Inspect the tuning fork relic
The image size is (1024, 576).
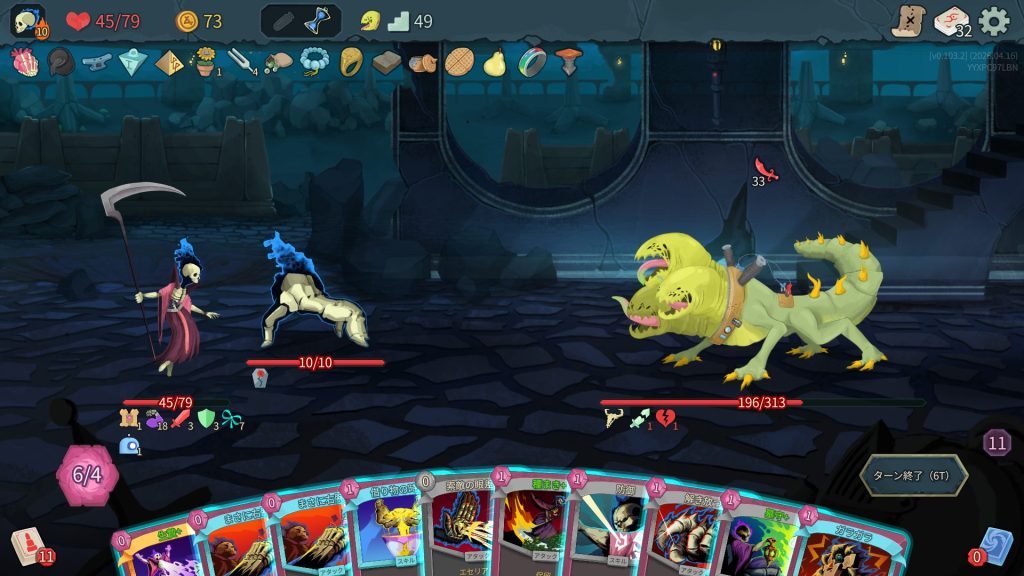(241, 62)
